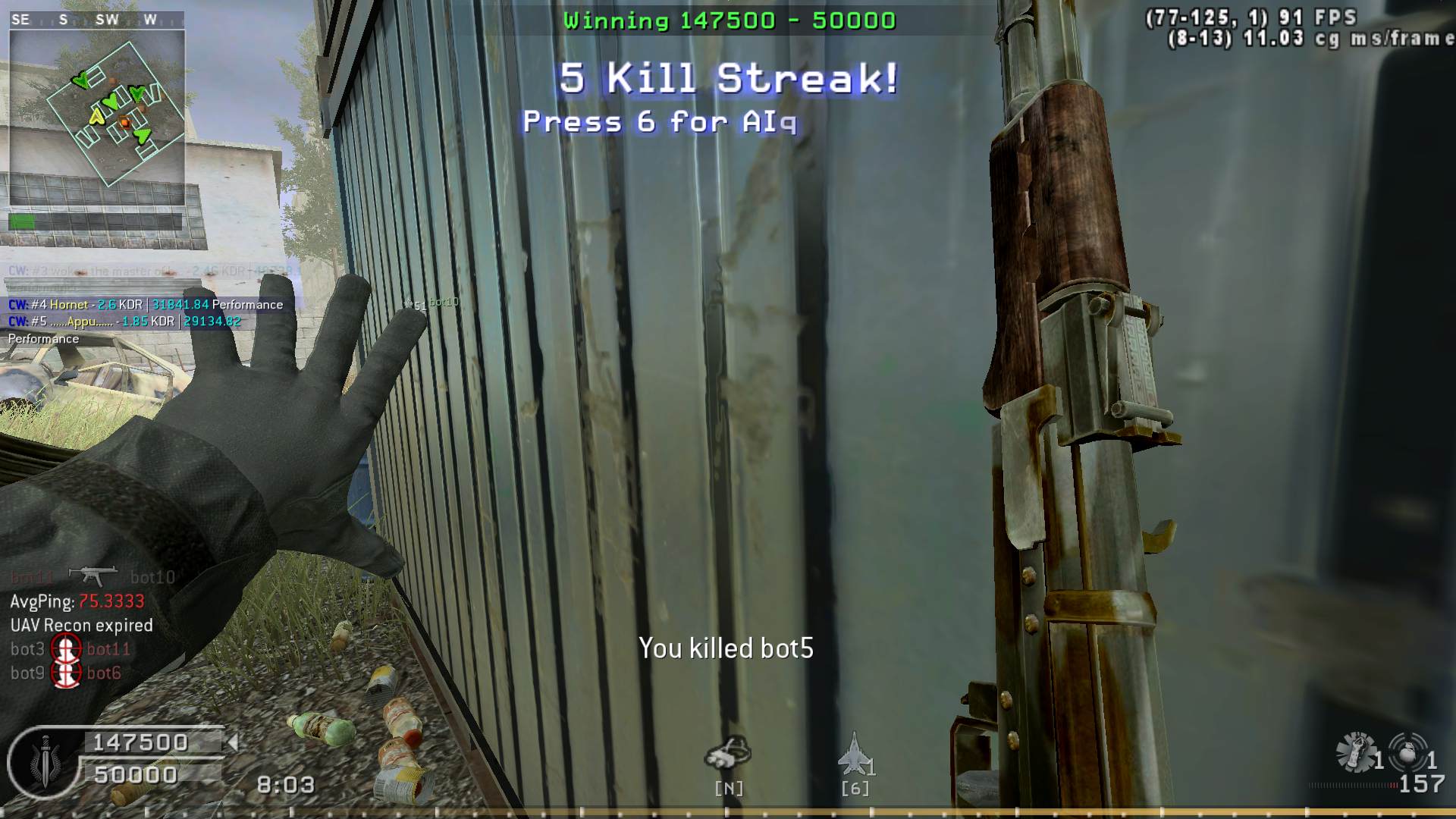Activate the airstrike jet icon
The width and height of the screenshot is (1456, 819).
(854, 753)
